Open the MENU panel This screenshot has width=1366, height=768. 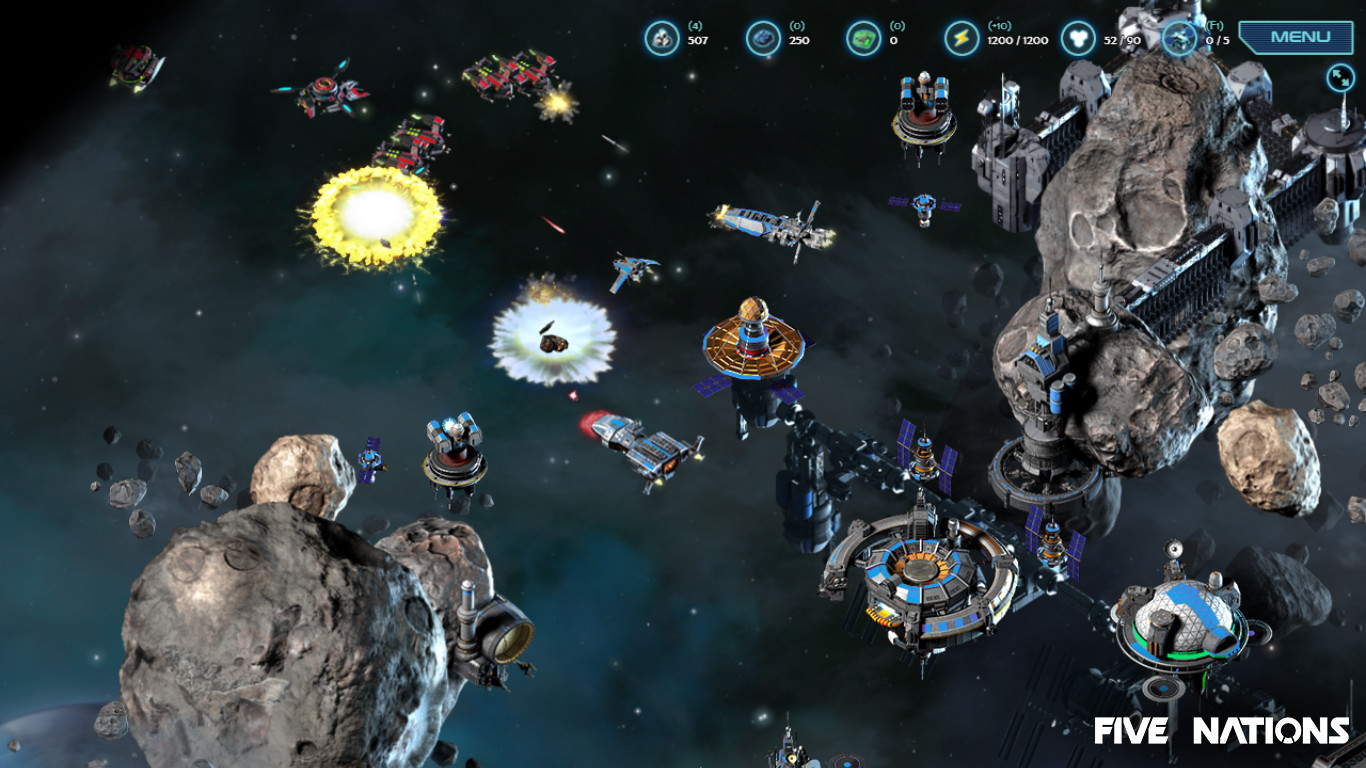click(x=1296, y=36)
